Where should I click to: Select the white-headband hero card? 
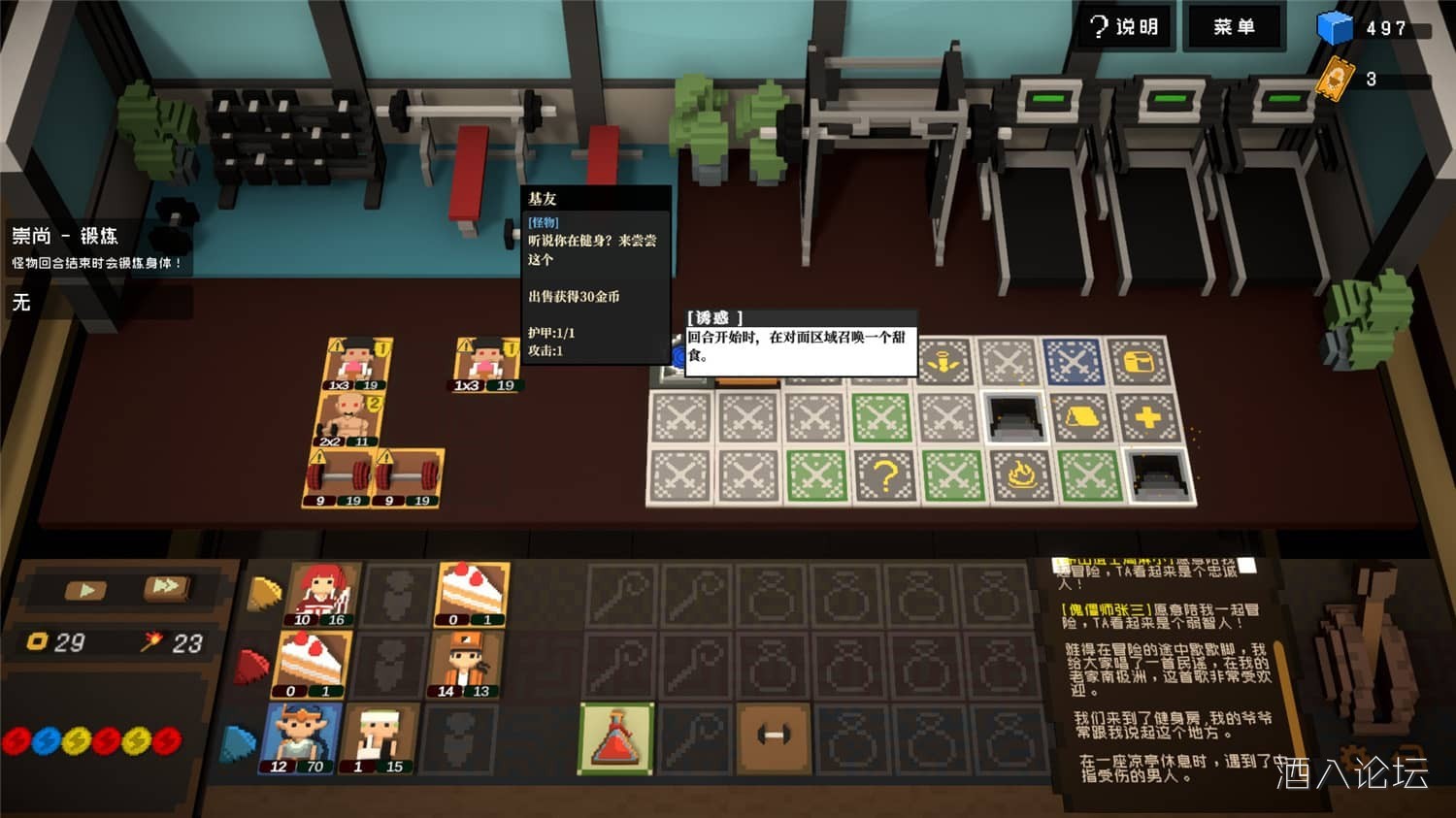379,738
